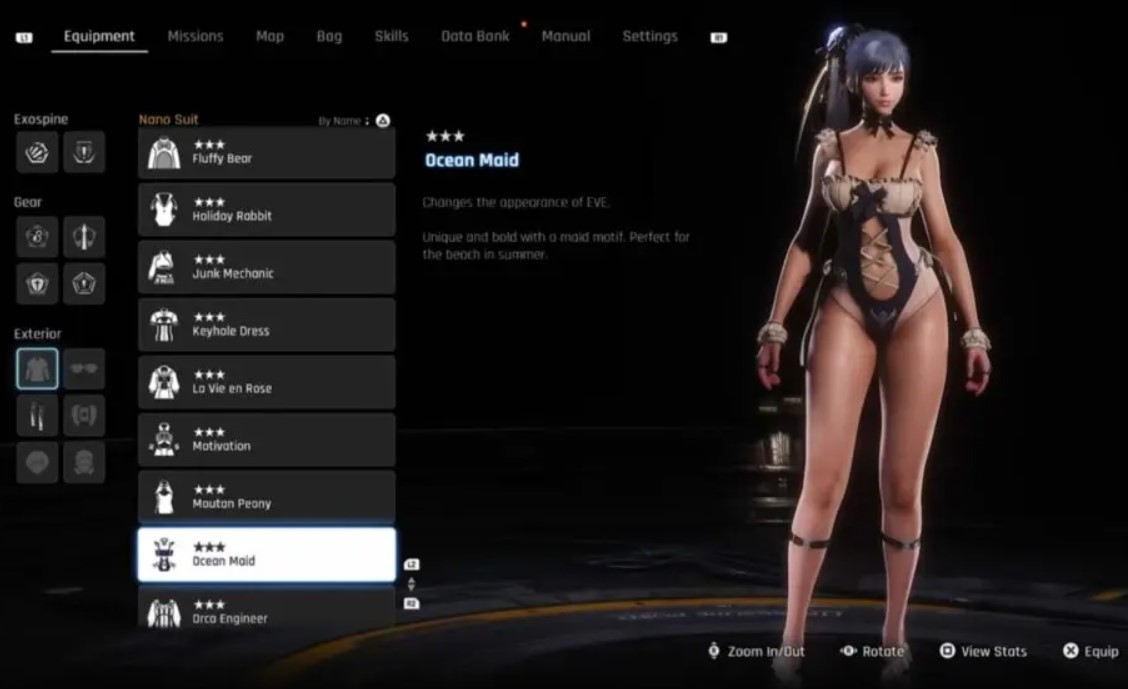Image resolution: width=1128 pixels, height=689 pixels.
Task: Select the Equipment tab
Action: click(x=99, y=36)
